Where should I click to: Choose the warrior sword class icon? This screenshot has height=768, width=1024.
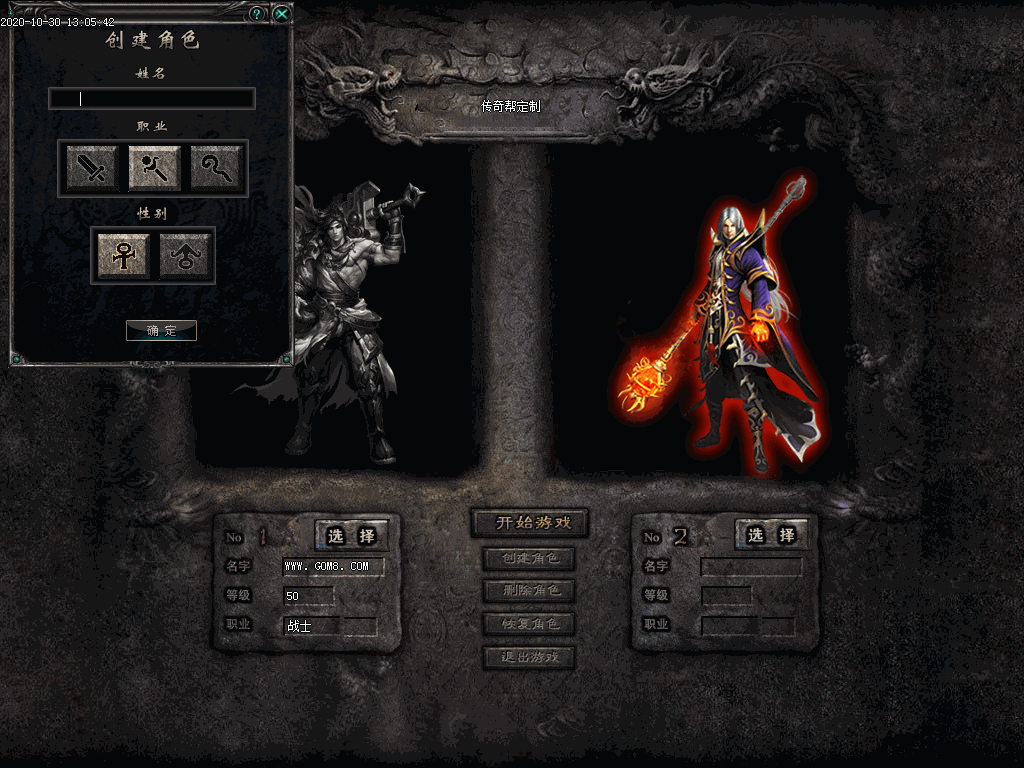tap(93, 168)
